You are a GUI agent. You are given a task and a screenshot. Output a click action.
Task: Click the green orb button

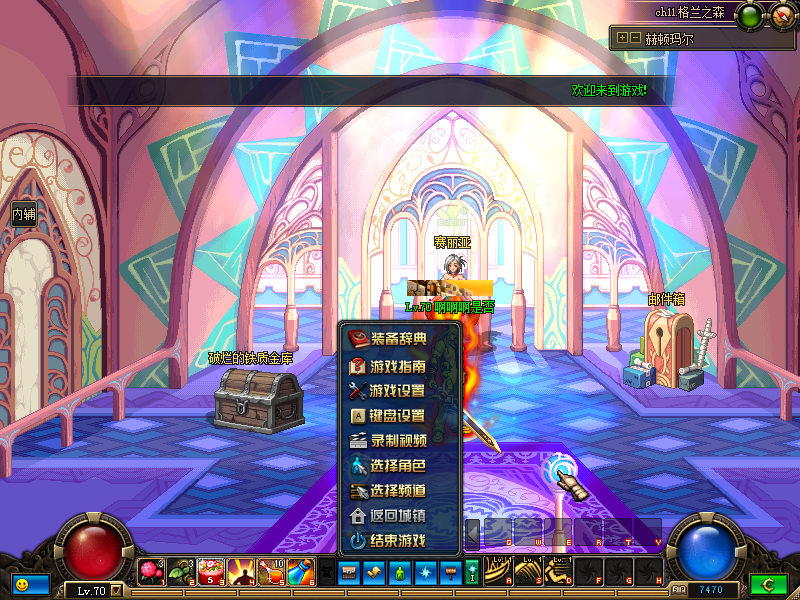click(748, 15)
